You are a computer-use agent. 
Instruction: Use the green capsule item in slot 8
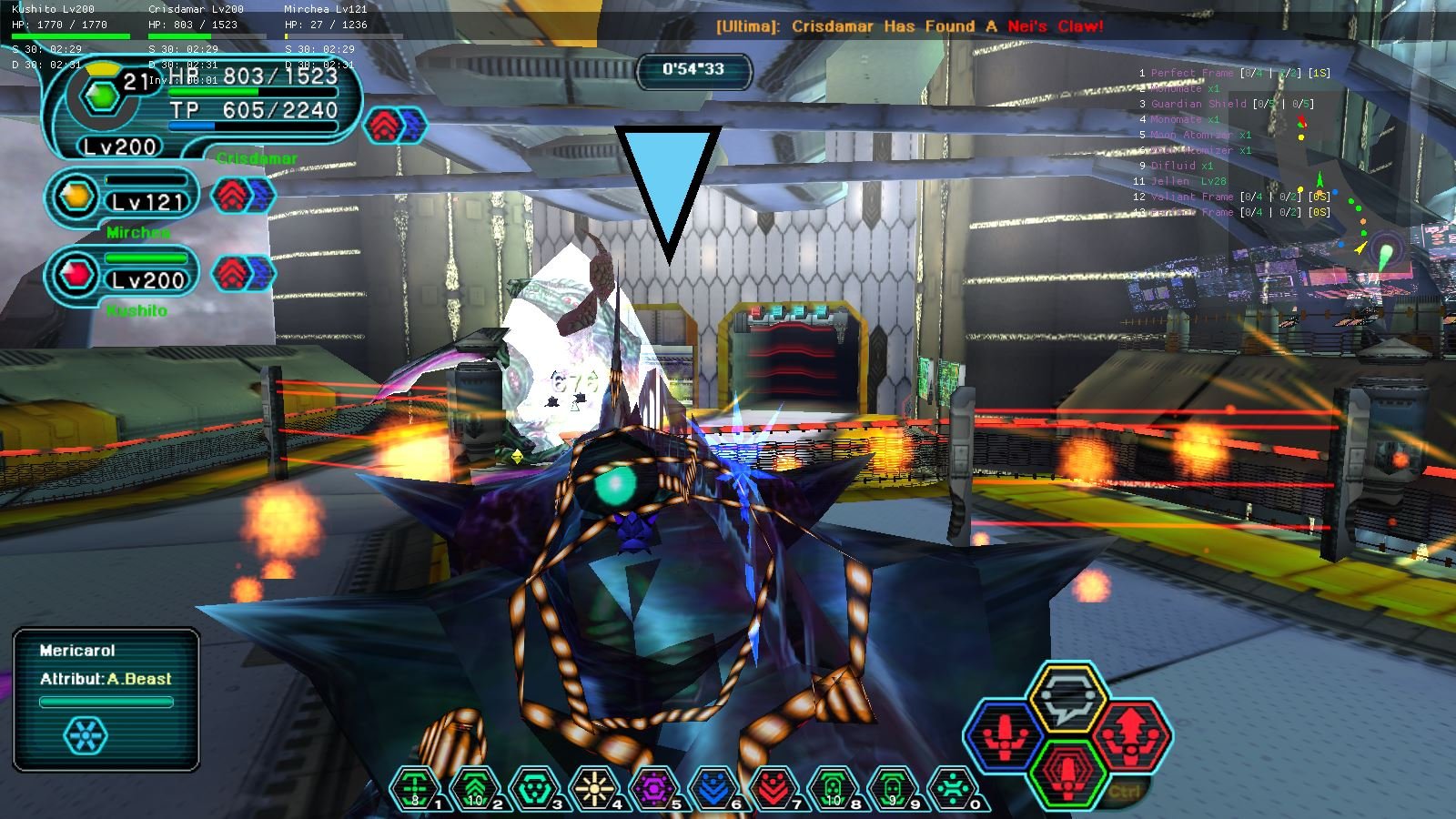(x=833, y=788)
